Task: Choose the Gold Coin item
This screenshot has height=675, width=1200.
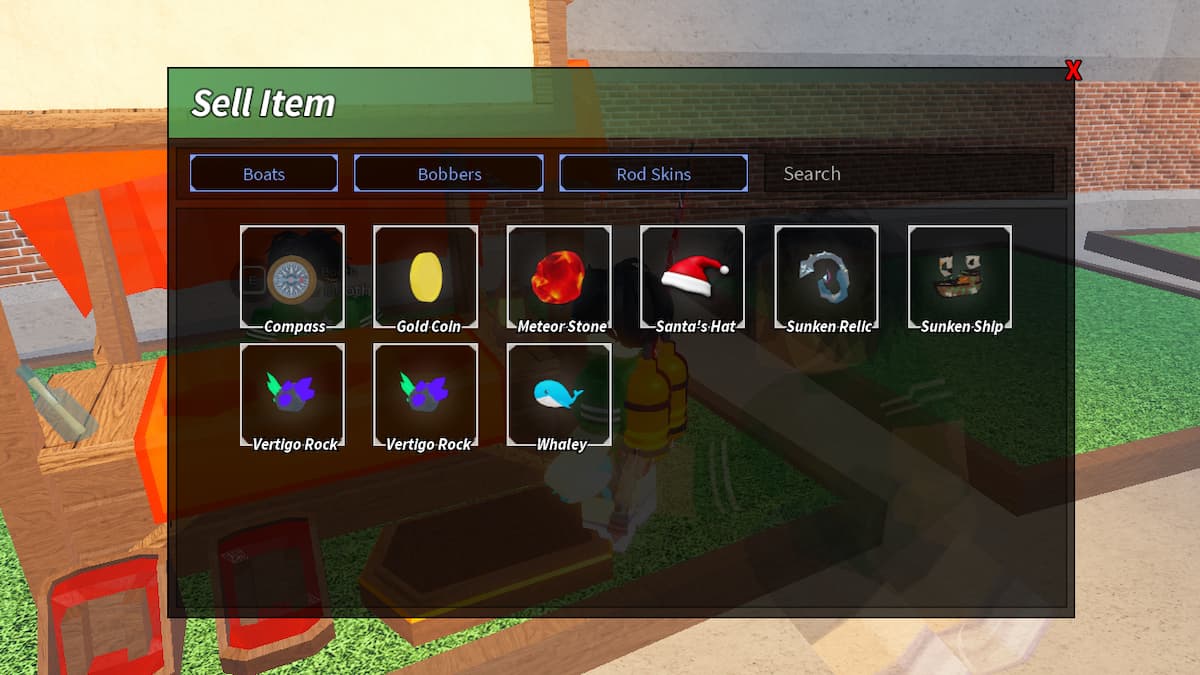Action: (x=426, y=278)
